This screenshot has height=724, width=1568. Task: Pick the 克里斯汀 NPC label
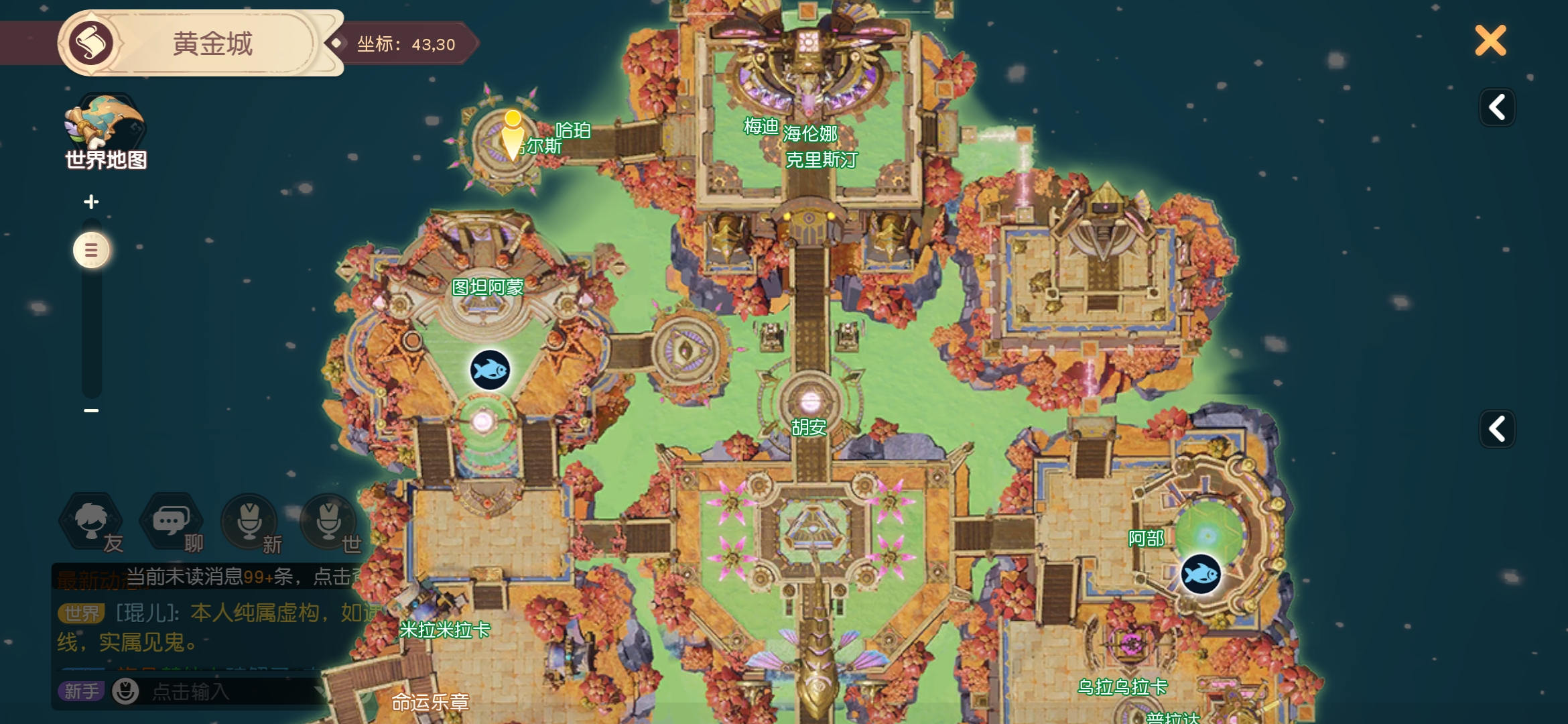point(821,160)
